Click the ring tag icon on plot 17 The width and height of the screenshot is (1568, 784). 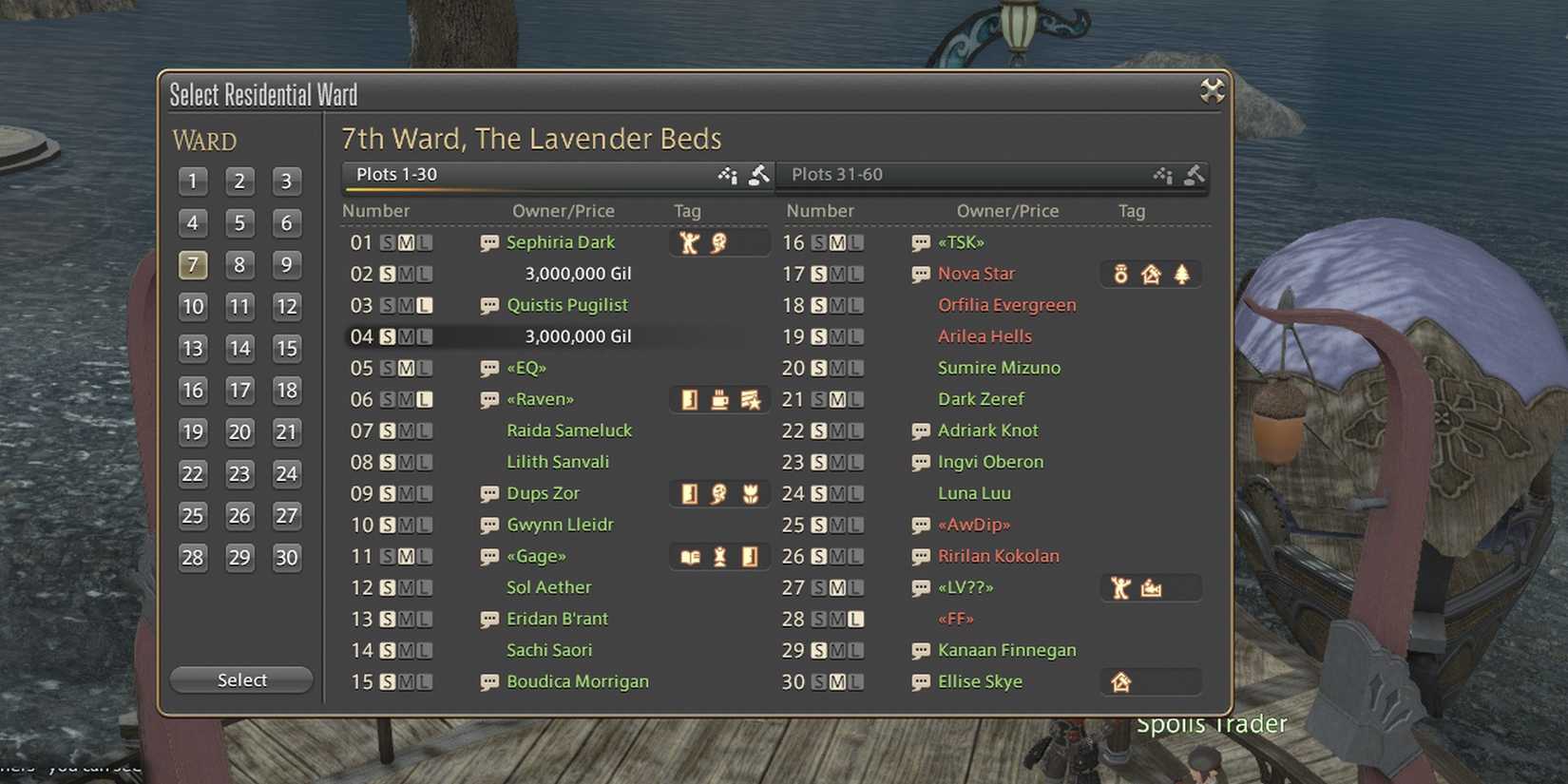(x=1121, y=274)
